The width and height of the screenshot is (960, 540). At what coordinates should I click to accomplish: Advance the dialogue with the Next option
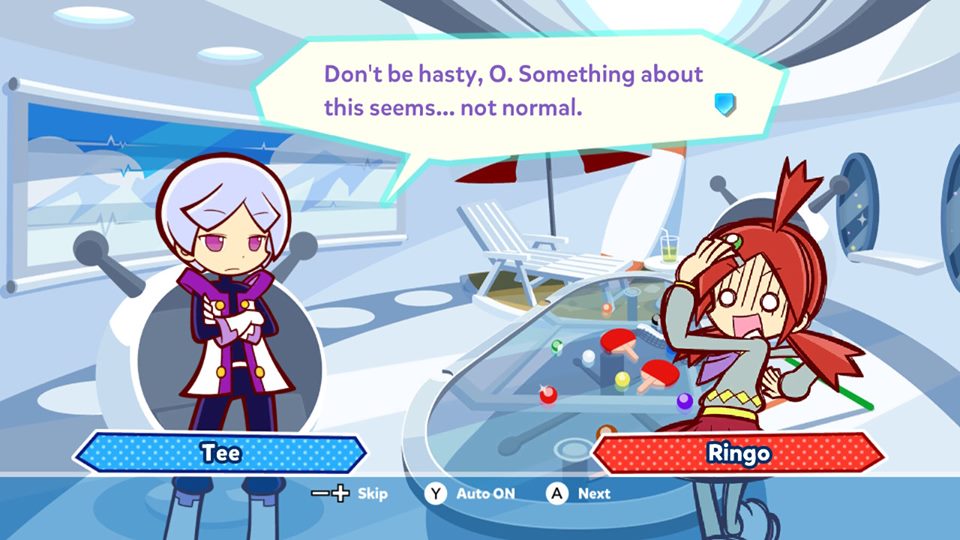[580, 493]
